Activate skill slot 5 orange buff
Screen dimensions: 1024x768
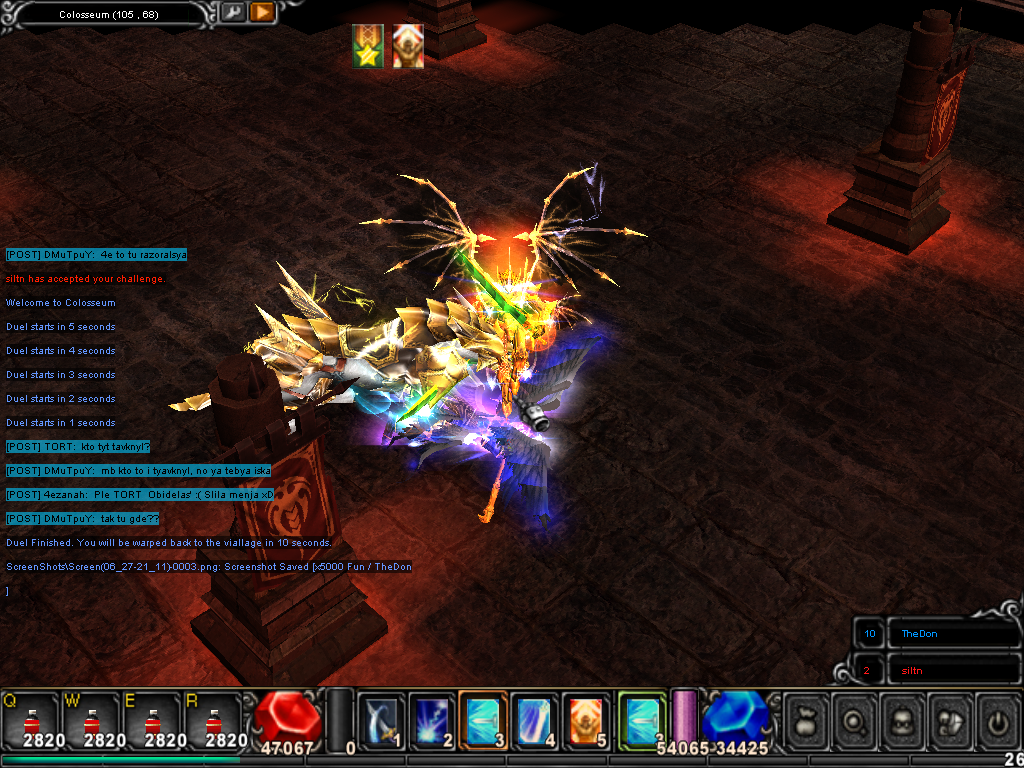(x=587, y=719)
